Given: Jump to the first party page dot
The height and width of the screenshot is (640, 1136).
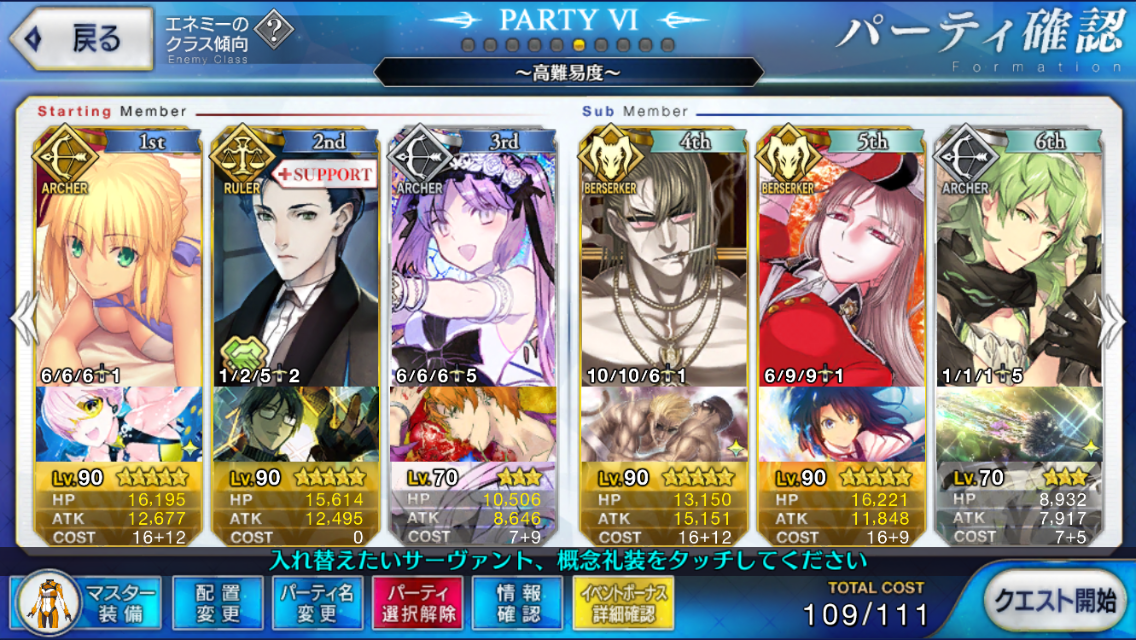Looking at the screenshot, I should (469, 45).
